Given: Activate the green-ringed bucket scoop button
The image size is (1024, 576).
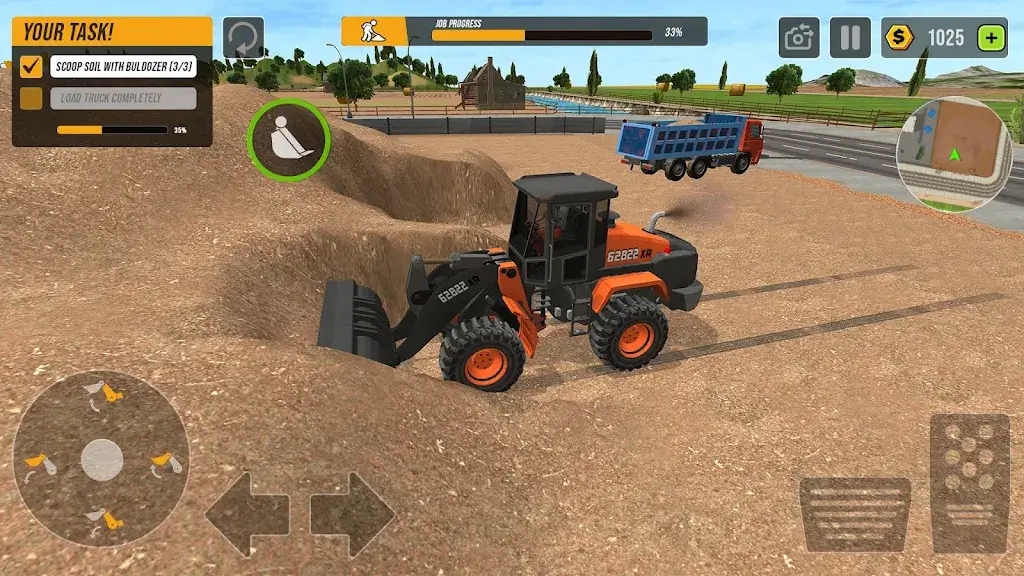Looking at the screenshot, I should (x=288, y=140).
